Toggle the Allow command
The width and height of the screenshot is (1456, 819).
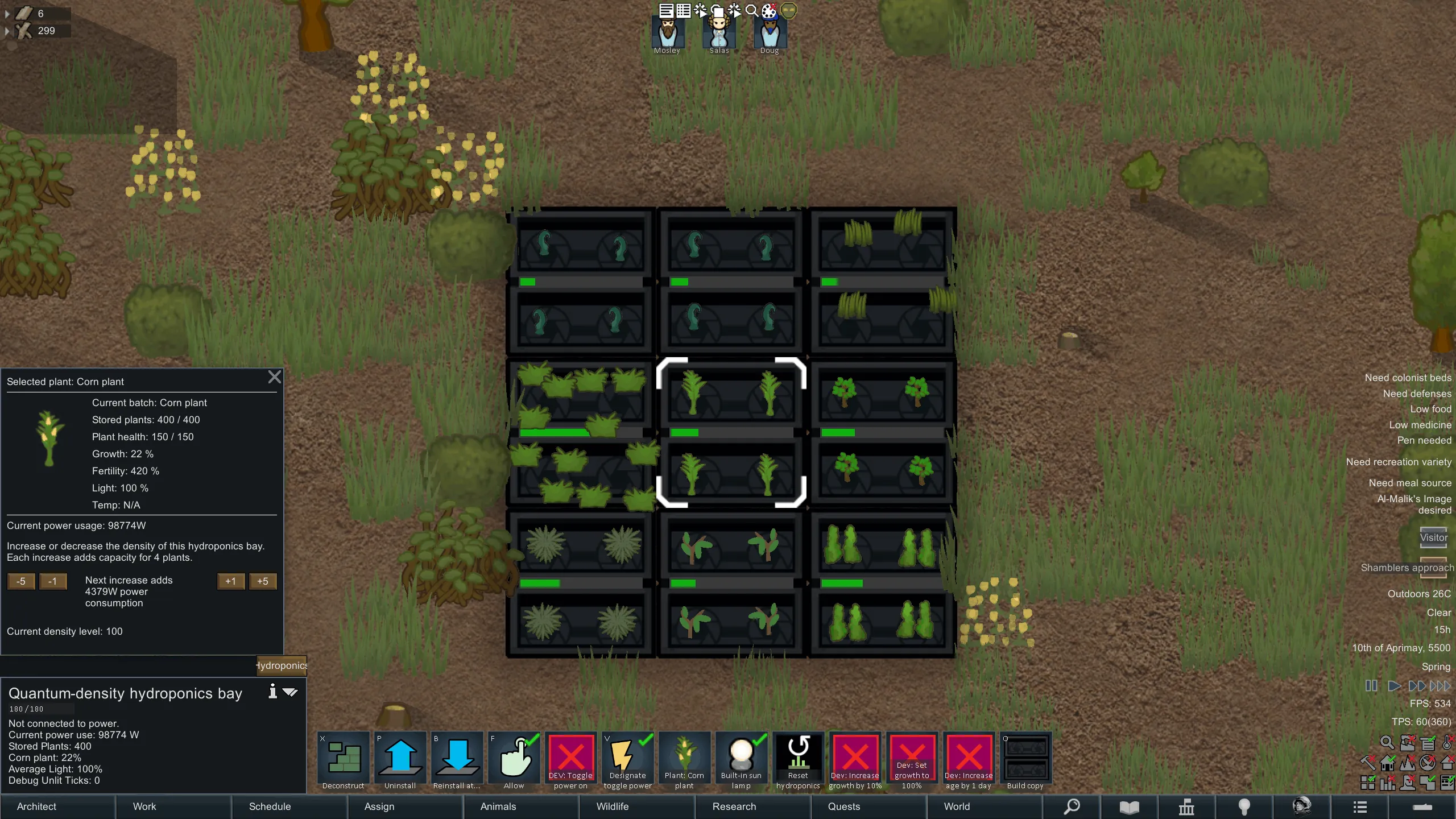(514, 760)
